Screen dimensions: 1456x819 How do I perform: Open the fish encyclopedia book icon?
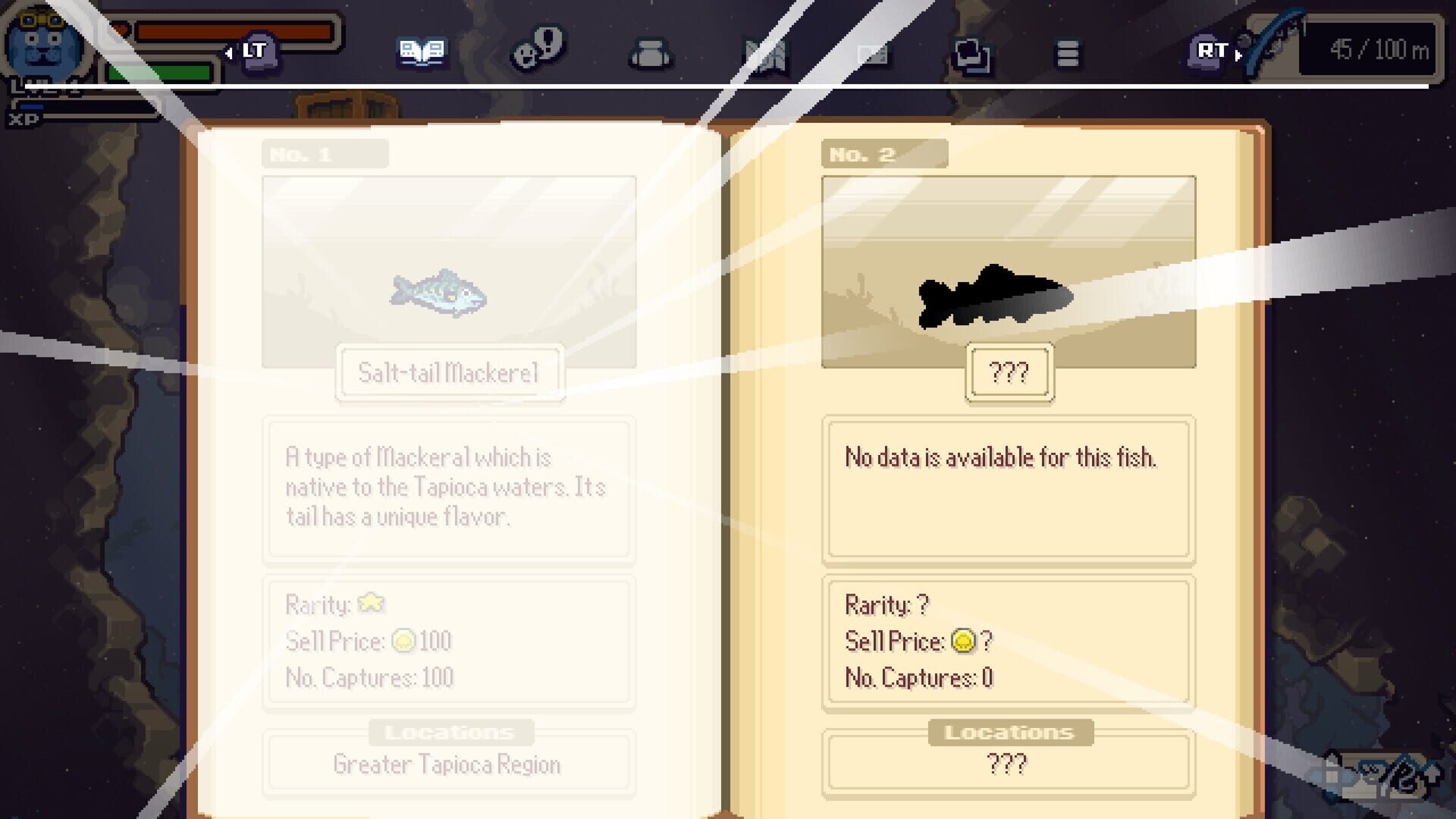pos(422,52)
